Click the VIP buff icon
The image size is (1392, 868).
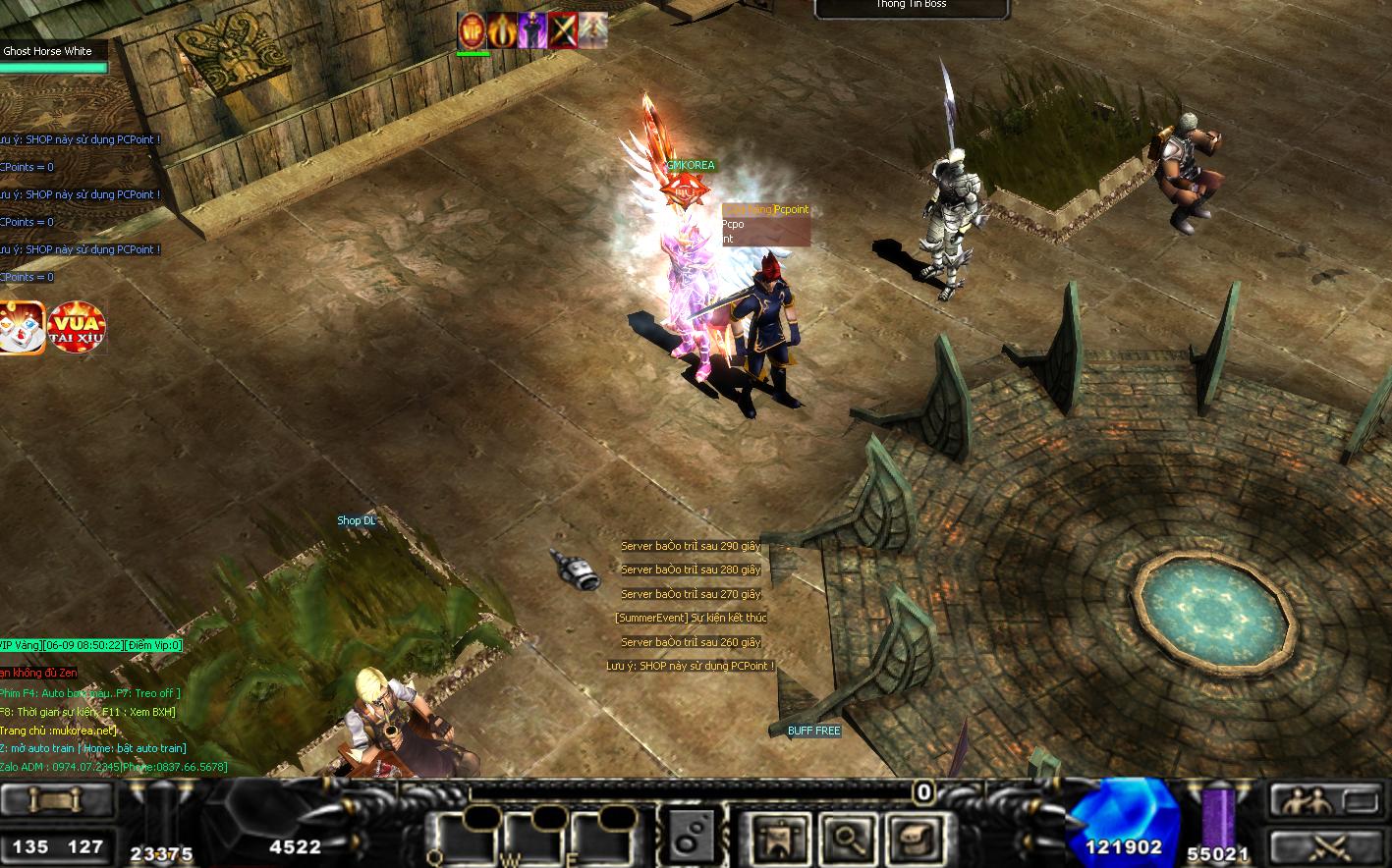(x=473, y=30)
